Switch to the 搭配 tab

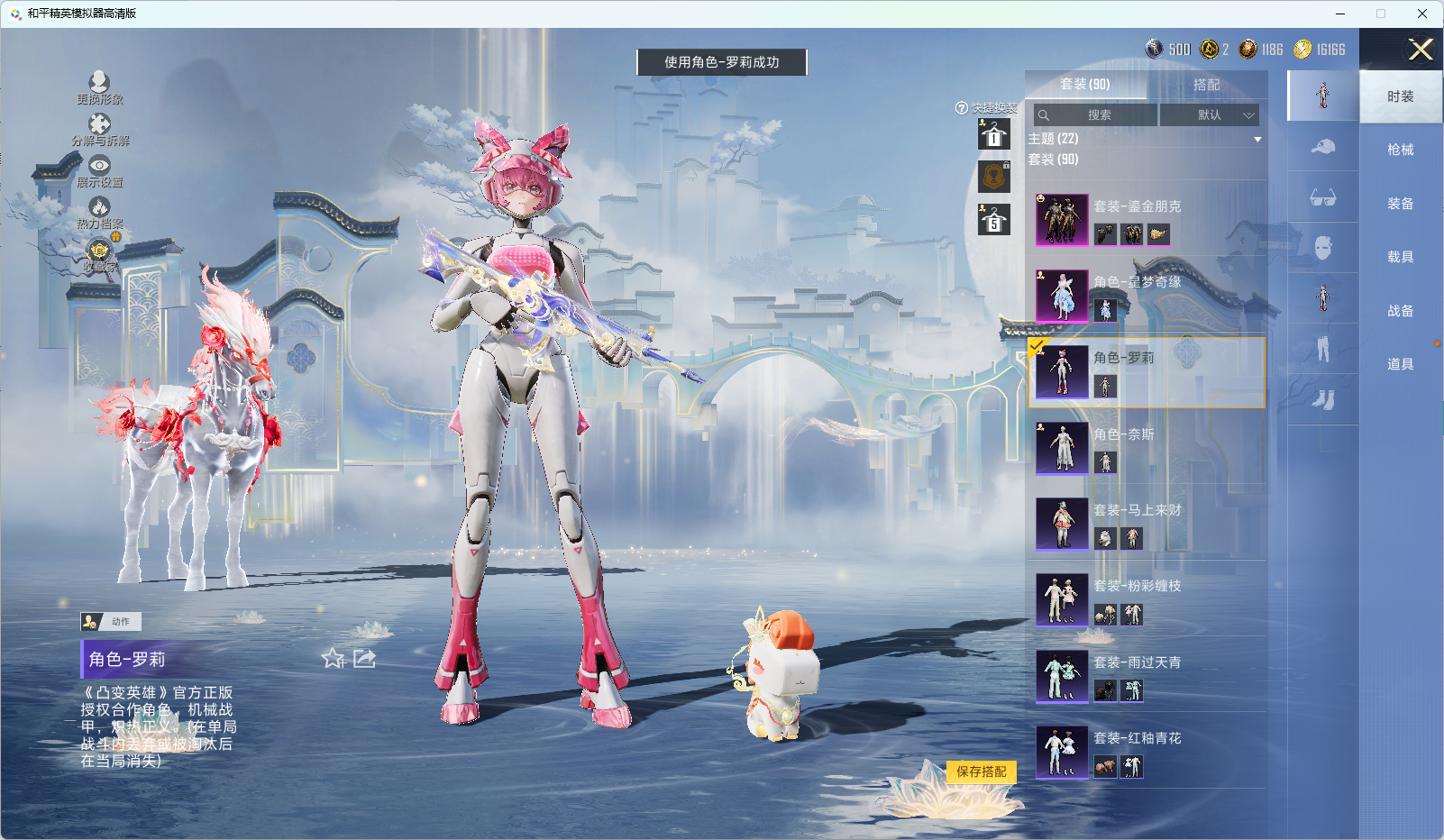[1206, 85]
